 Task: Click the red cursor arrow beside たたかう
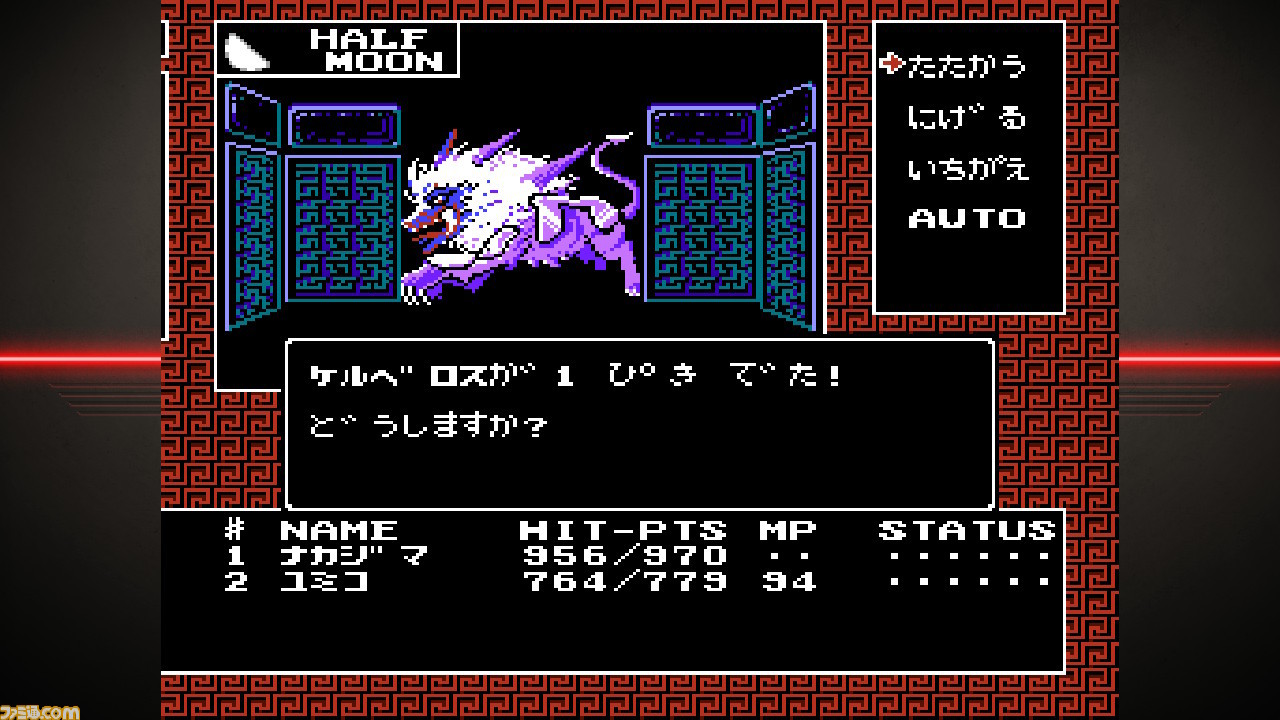tap(892, 65)
